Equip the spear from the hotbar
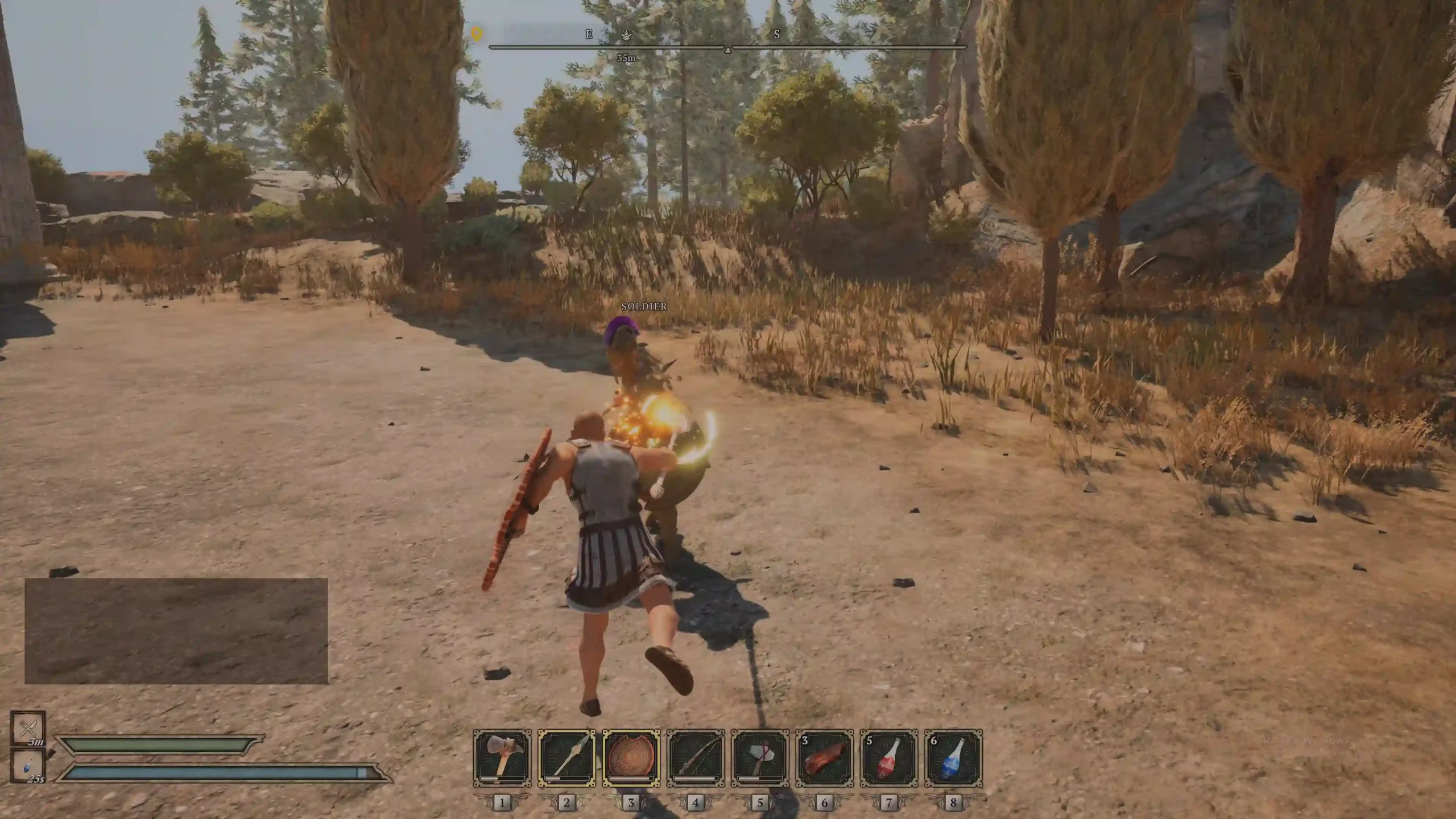 point(566,758)
